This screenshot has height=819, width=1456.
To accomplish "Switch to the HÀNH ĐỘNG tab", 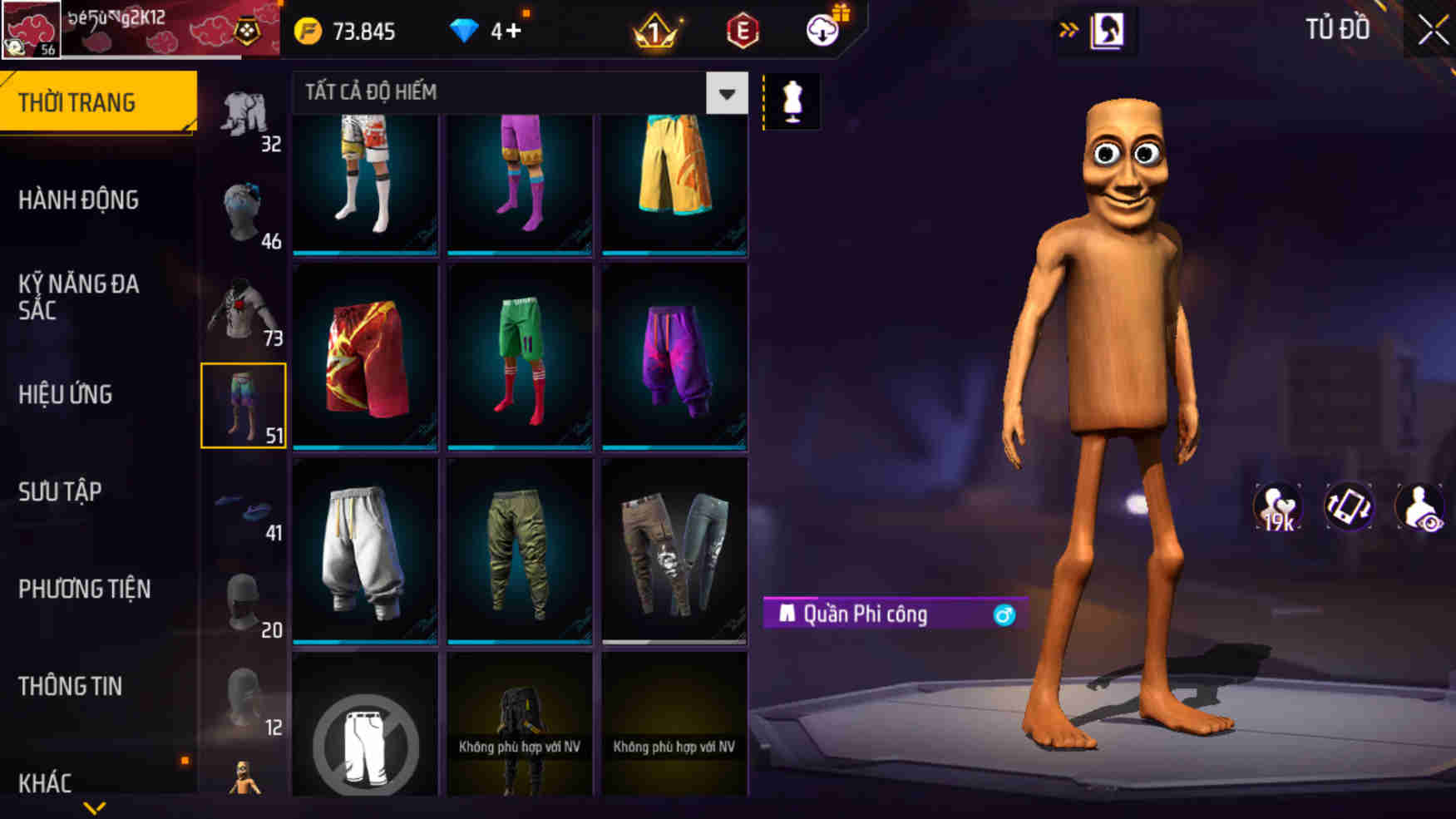I will click(x=79, y=200).
